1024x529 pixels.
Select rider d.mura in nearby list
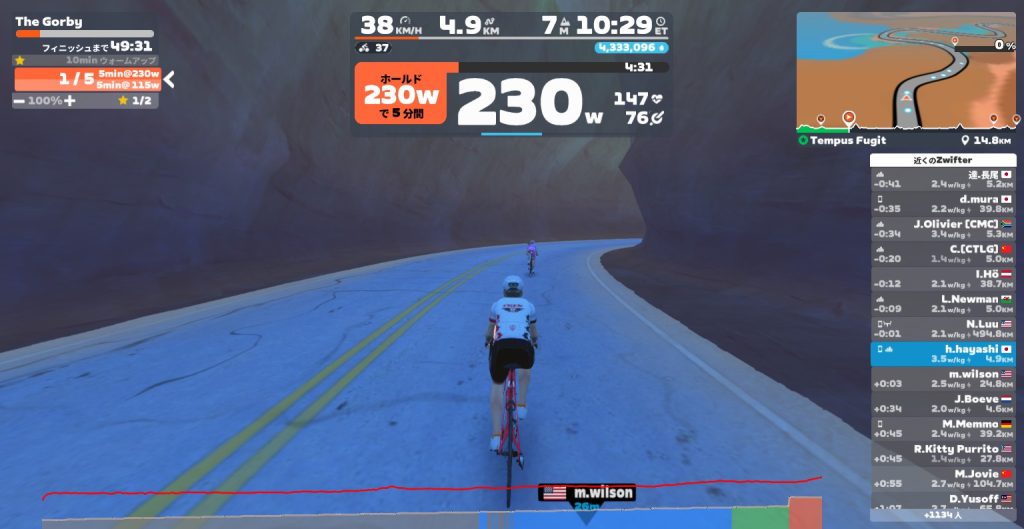[943, 204]
